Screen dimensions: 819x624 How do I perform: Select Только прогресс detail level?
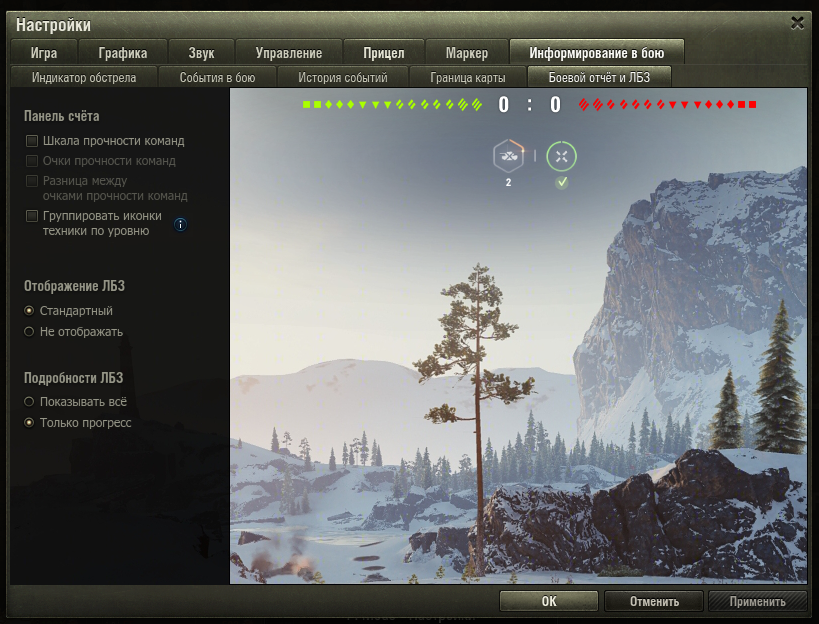click(x=30, y=423)
